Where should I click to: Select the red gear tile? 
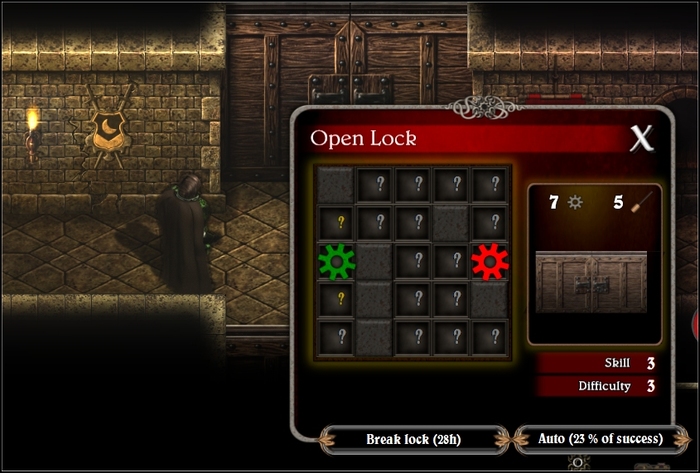[490, 261]
